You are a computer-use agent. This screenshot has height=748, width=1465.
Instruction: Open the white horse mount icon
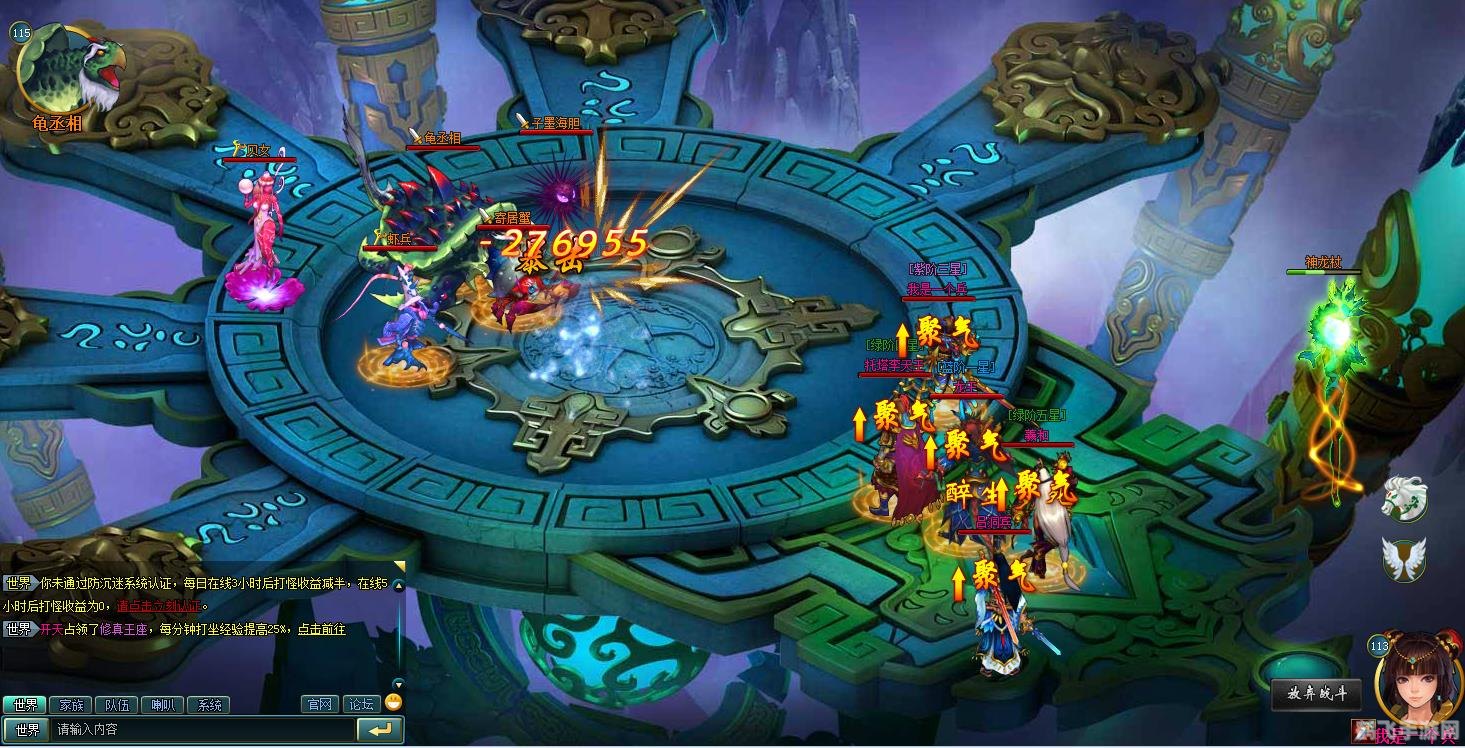point(1404,498)
